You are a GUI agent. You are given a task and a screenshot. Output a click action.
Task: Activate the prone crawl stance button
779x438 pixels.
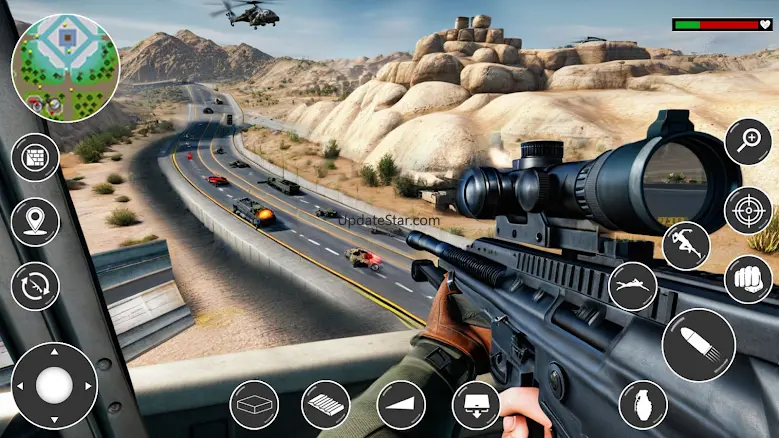tap(632, 287)
